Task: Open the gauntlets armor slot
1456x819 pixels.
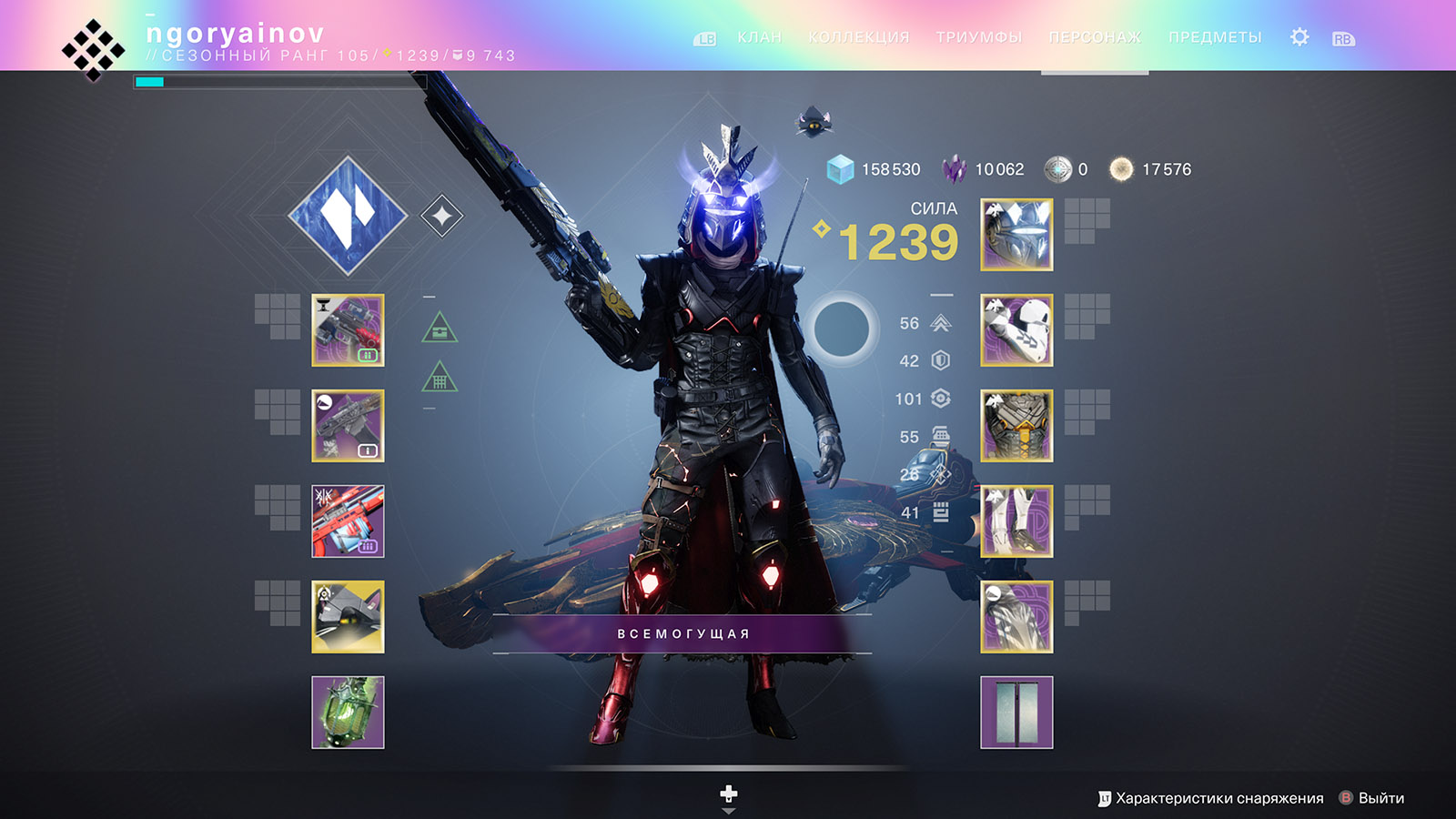Action: pyautogui.click(x=1016, y=330)
